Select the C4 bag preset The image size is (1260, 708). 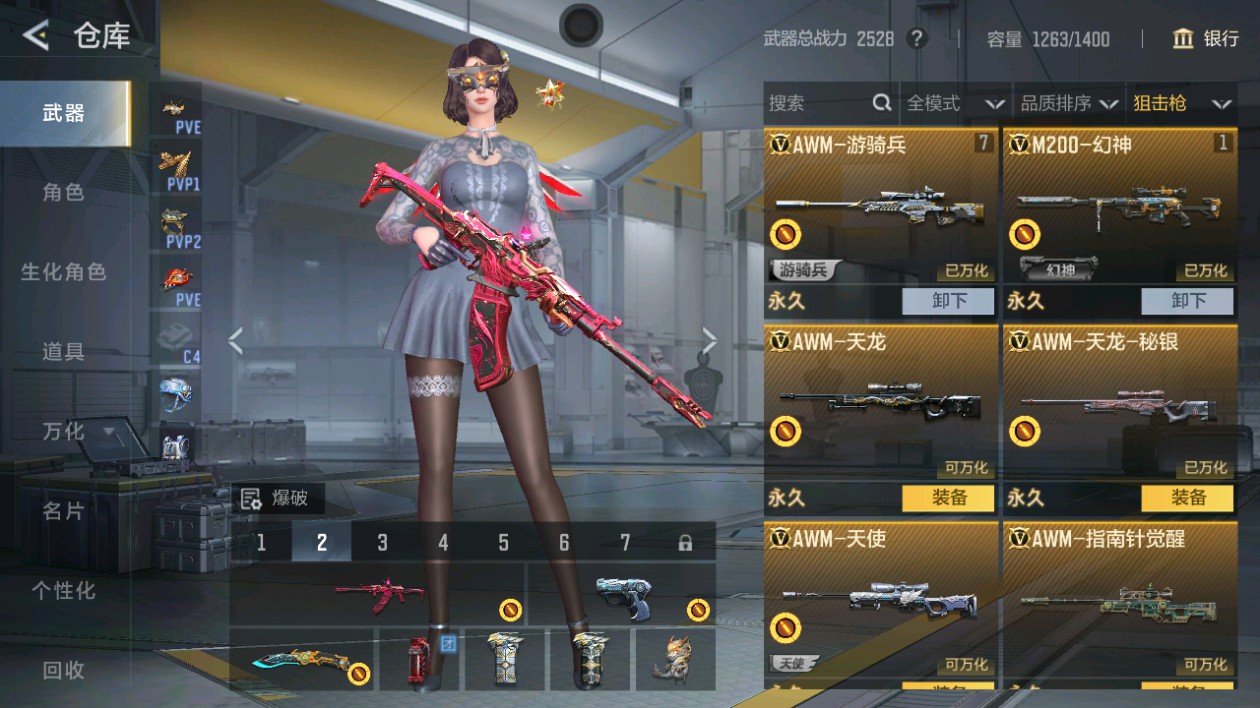180,340
